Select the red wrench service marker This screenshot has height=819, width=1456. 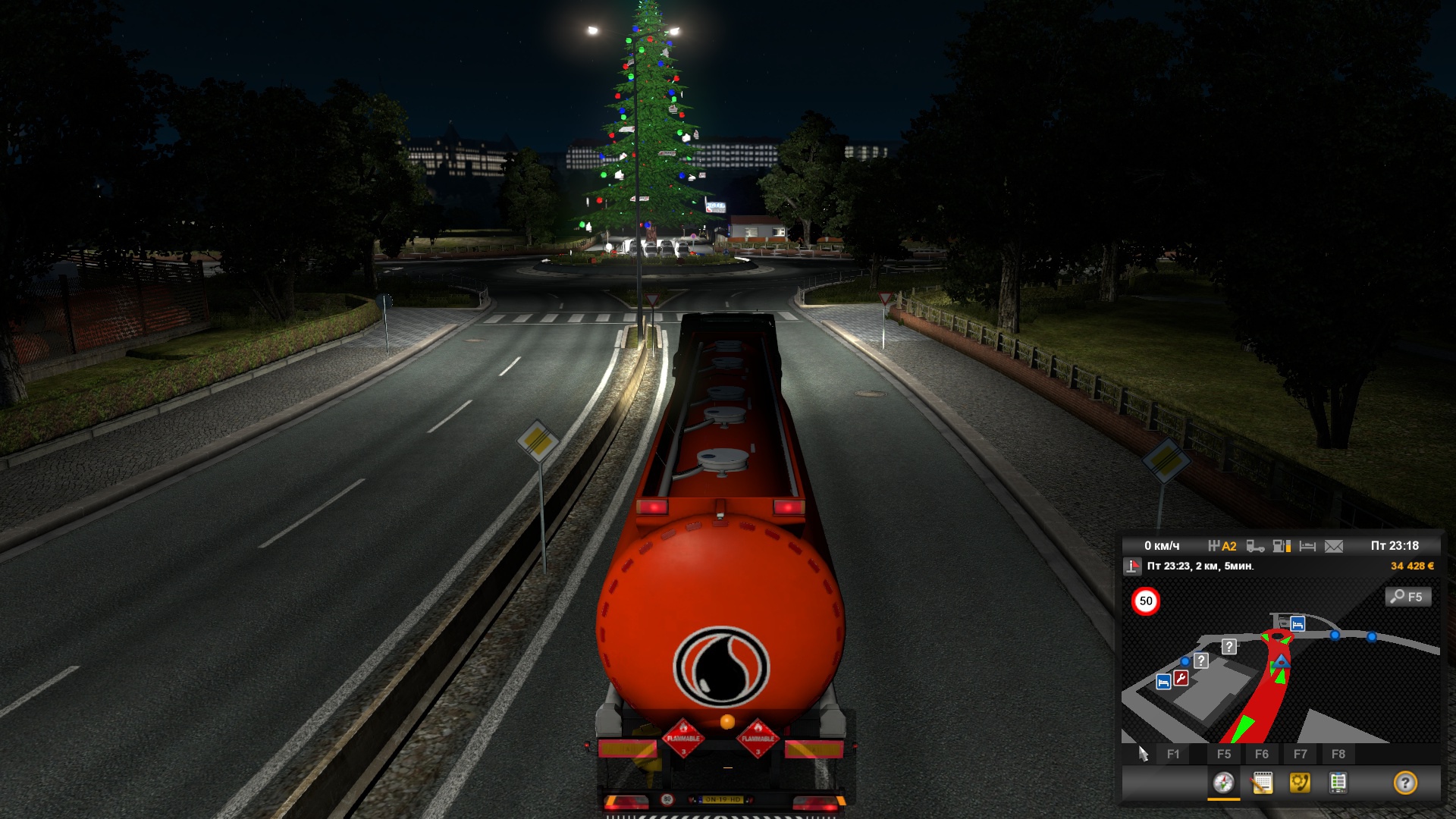pyautogui.click(x=1181, y=678)
